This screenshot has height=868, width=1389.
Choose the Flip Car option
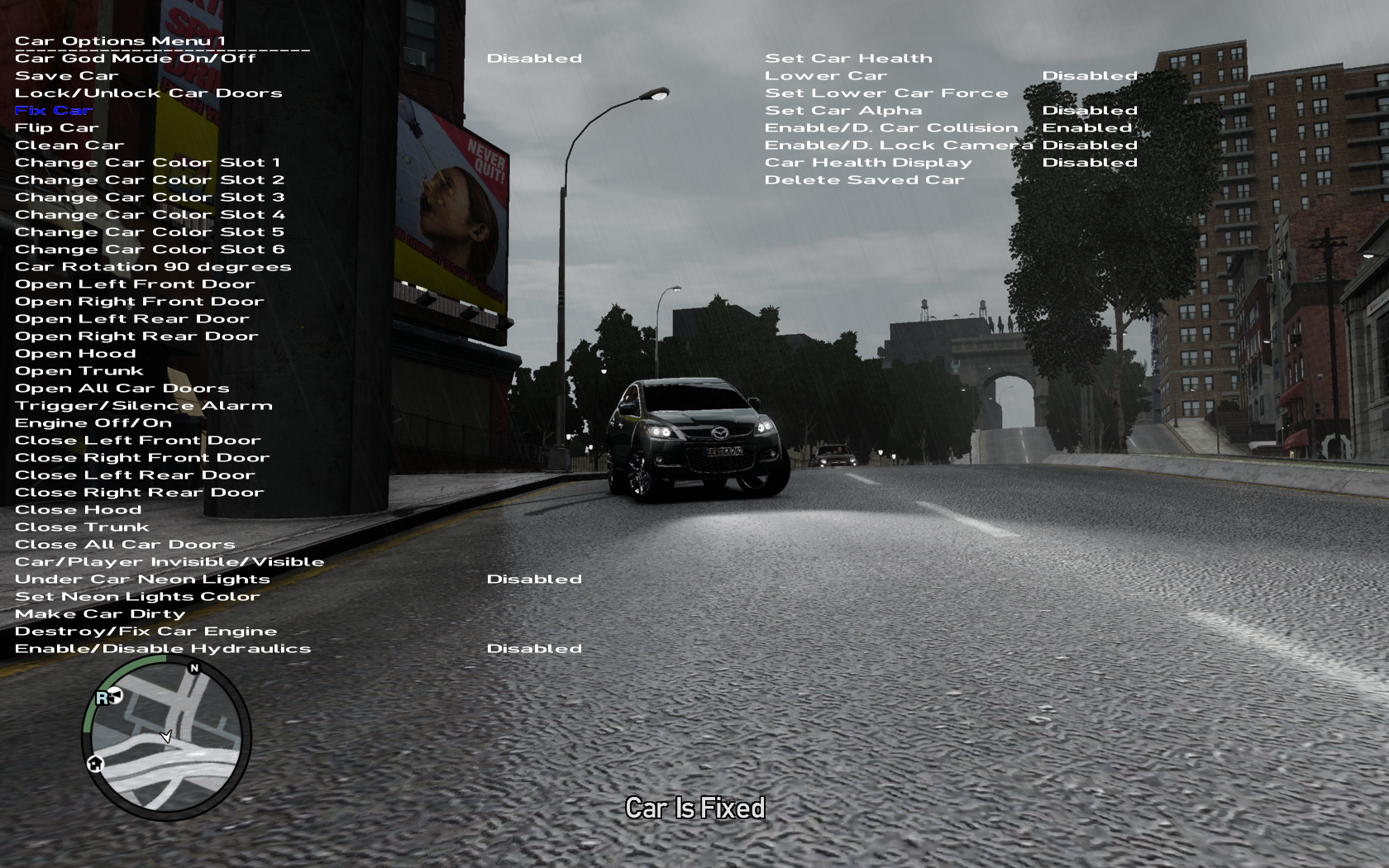click(x=57, y=128)
